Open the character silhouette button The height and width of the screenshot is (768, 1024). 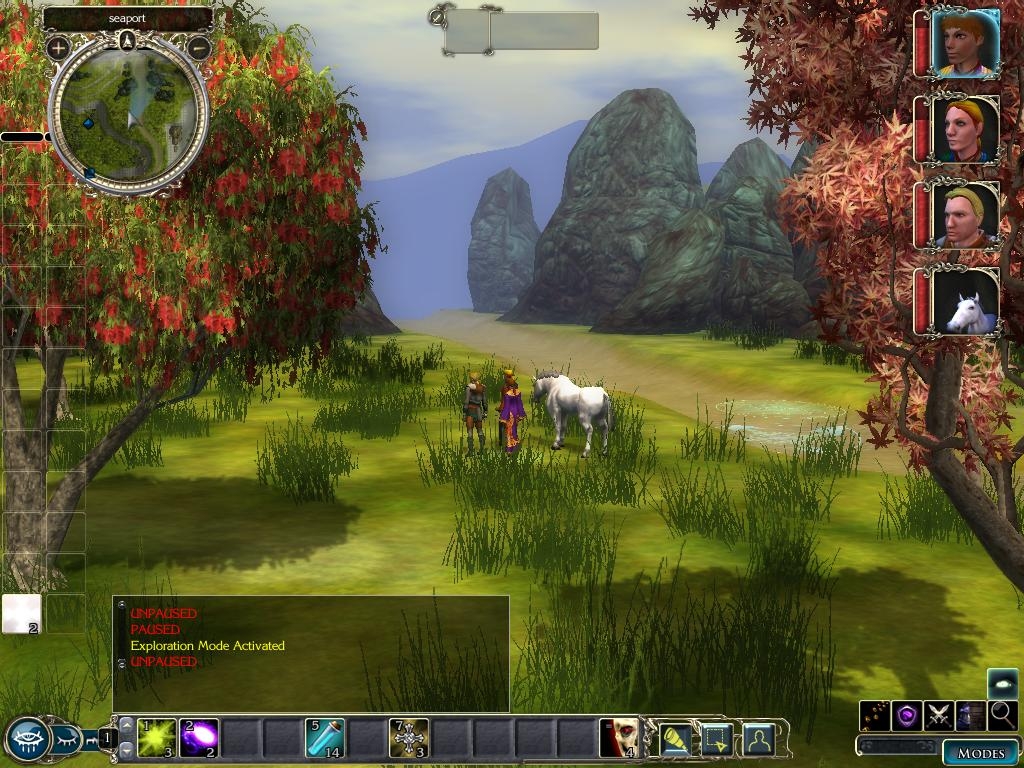[759, 739]
